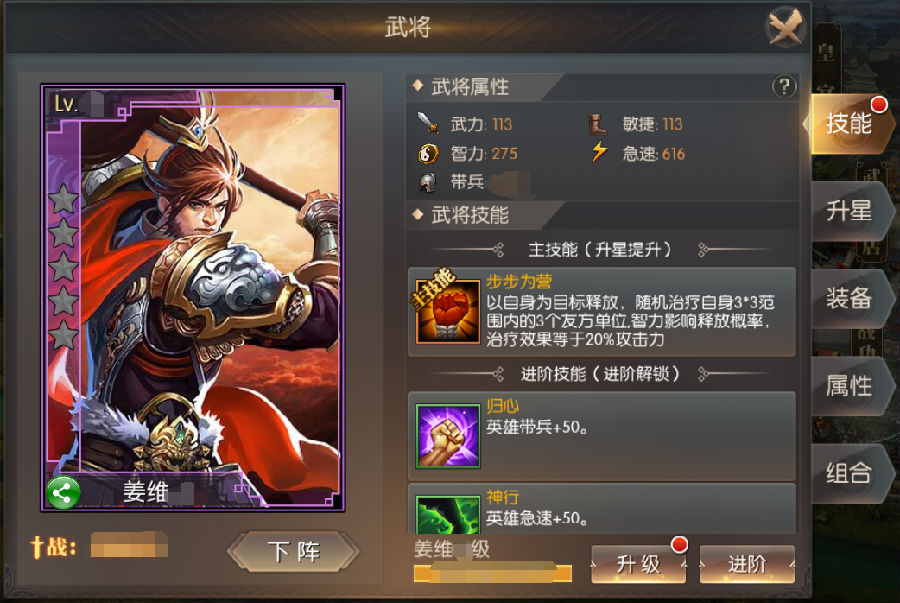900x603 pixels.
Task: Close the 武将 general panel
Action: (x=786, y=28)
